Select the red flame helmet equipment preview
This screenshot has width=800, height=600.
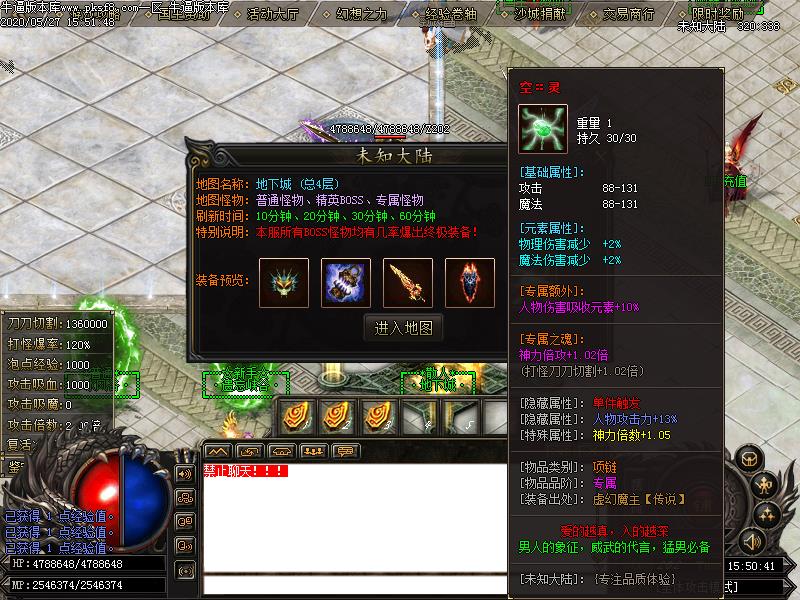pos(470,282)
